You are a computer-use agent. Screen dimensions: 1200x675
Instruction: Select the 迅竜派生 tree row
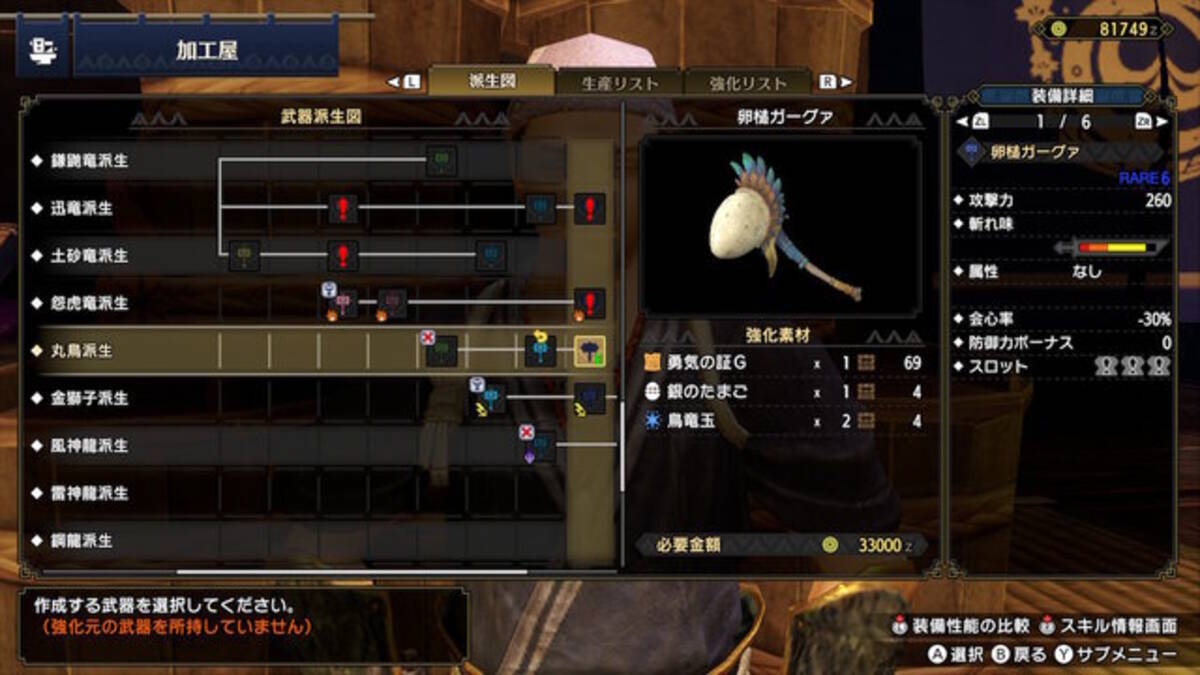tap(83, 208)
